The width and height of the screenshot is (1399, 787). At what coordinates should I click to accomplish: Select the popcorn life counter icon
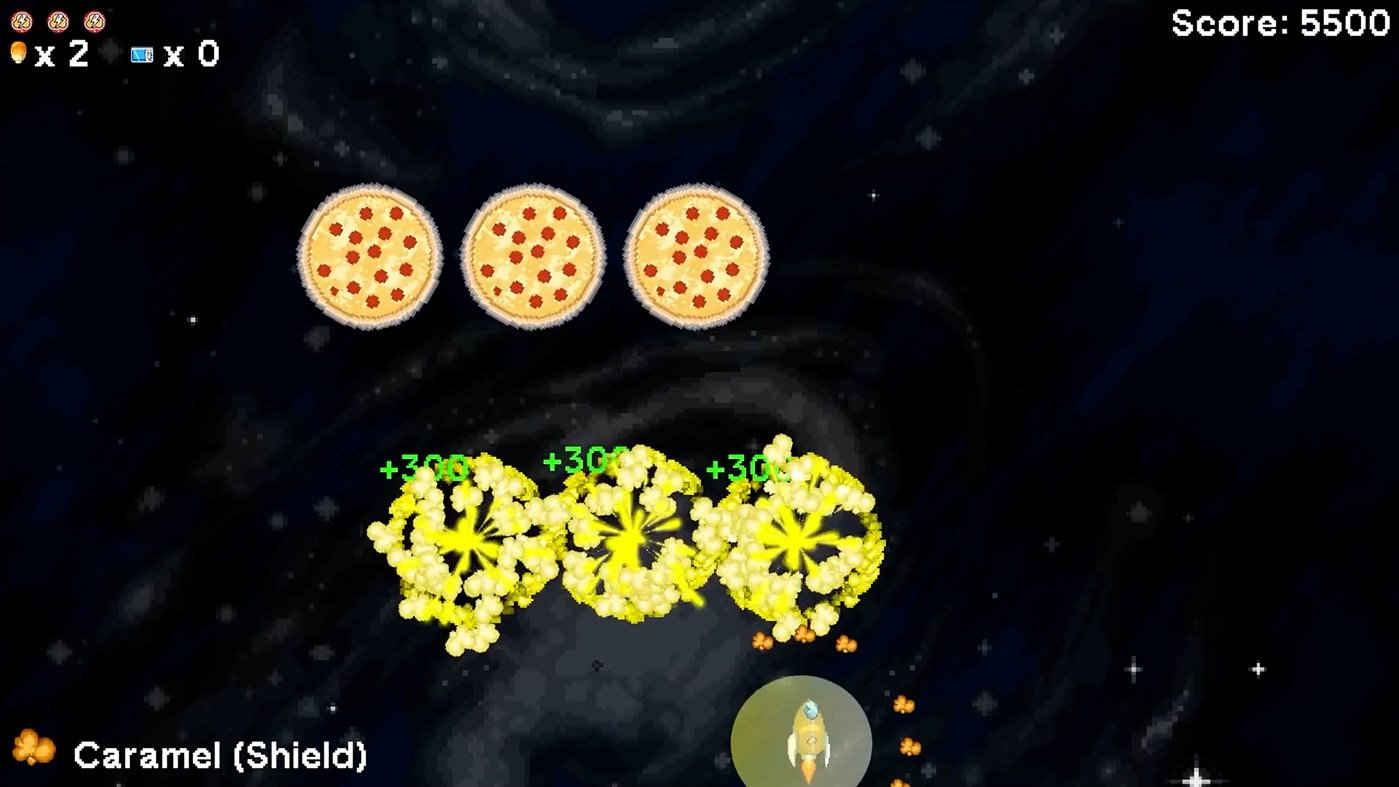pos(18,53)
